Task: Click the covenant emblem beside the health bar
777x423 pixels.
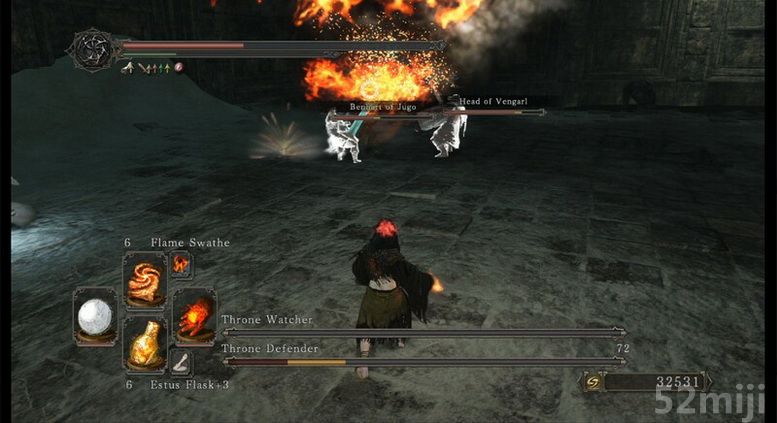Action: pyautogui.click(x=92, y=49)
